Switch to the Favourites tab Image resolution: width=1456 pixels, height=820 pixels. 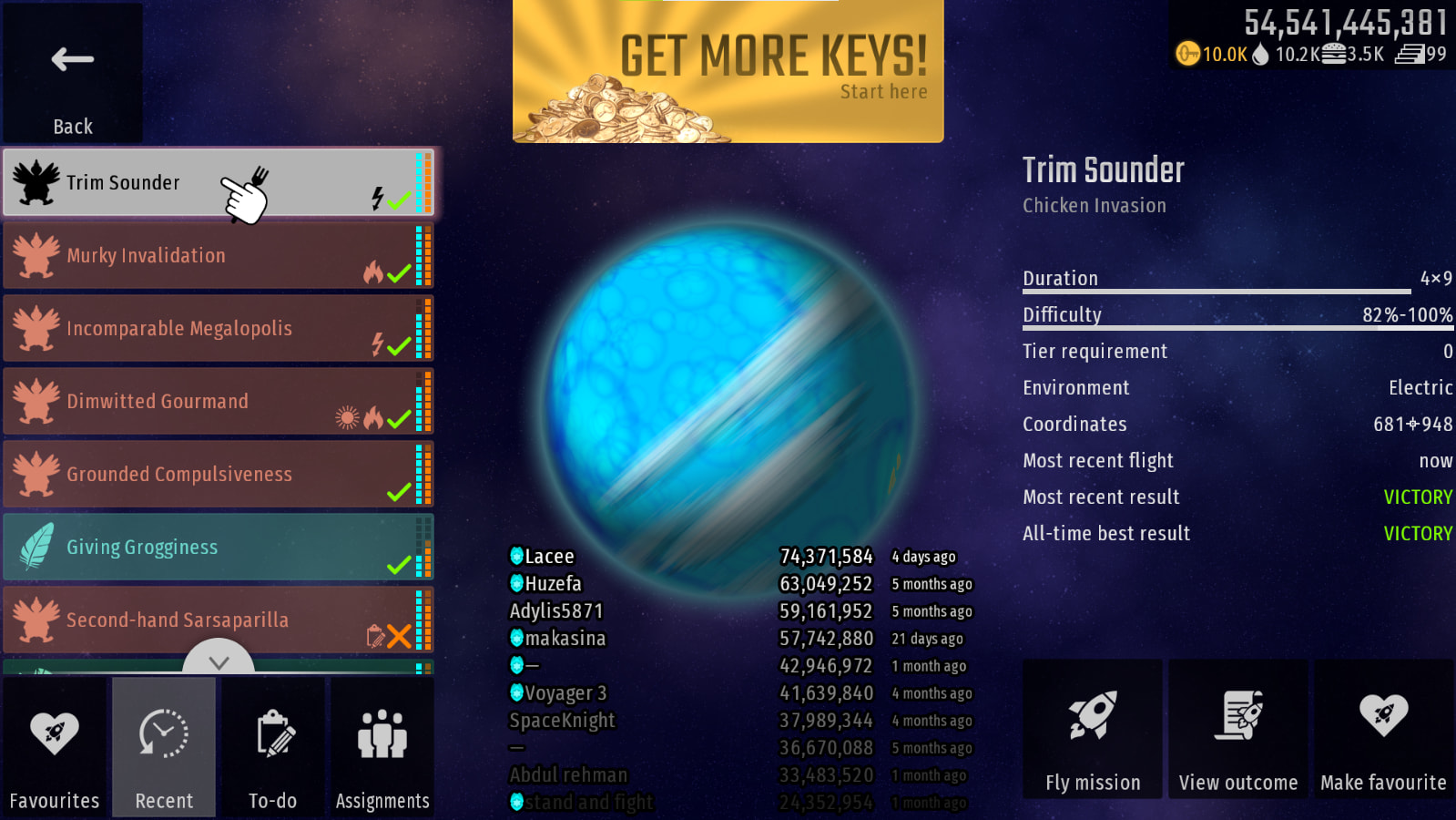pyautogui.click(x=55, y=747)
